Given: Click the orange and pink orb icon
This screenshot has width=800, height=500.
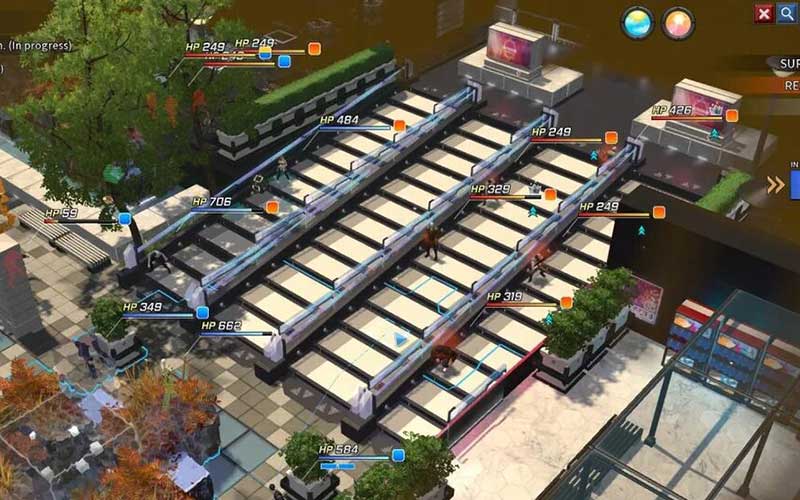Looking at the screenshot, I should pyautogui.click(x=678, y=23).
